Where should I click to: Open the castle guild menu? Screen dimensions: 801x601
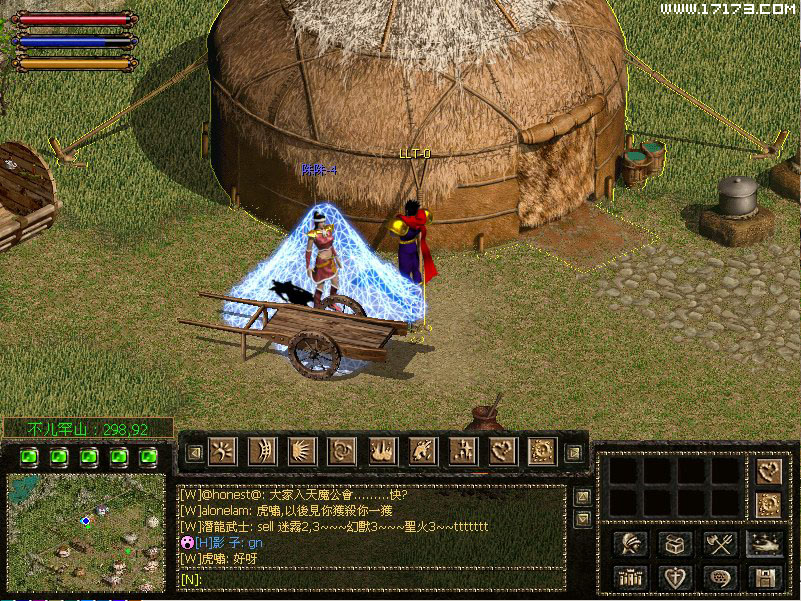point(631,577)
